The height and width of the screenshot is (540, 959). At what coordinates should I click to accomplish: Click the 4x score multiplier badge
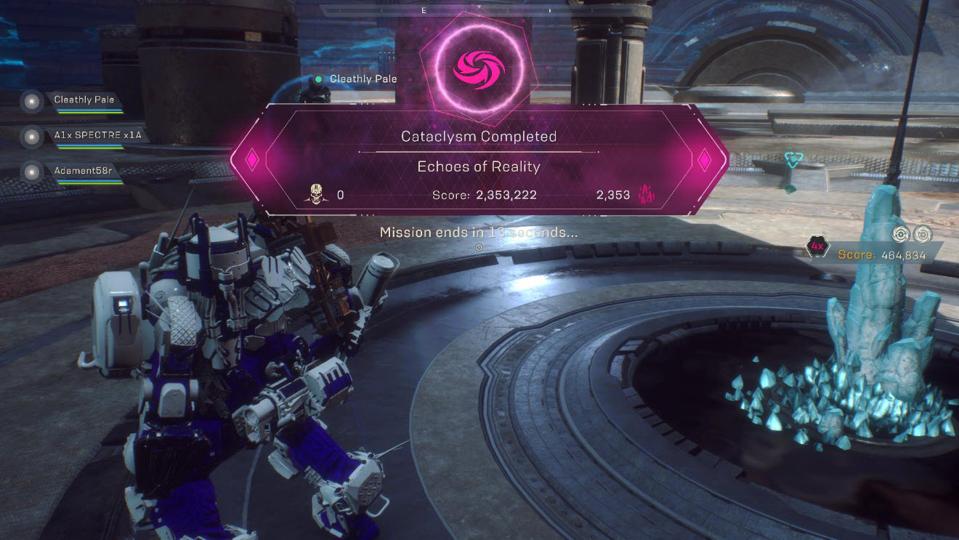817,247
